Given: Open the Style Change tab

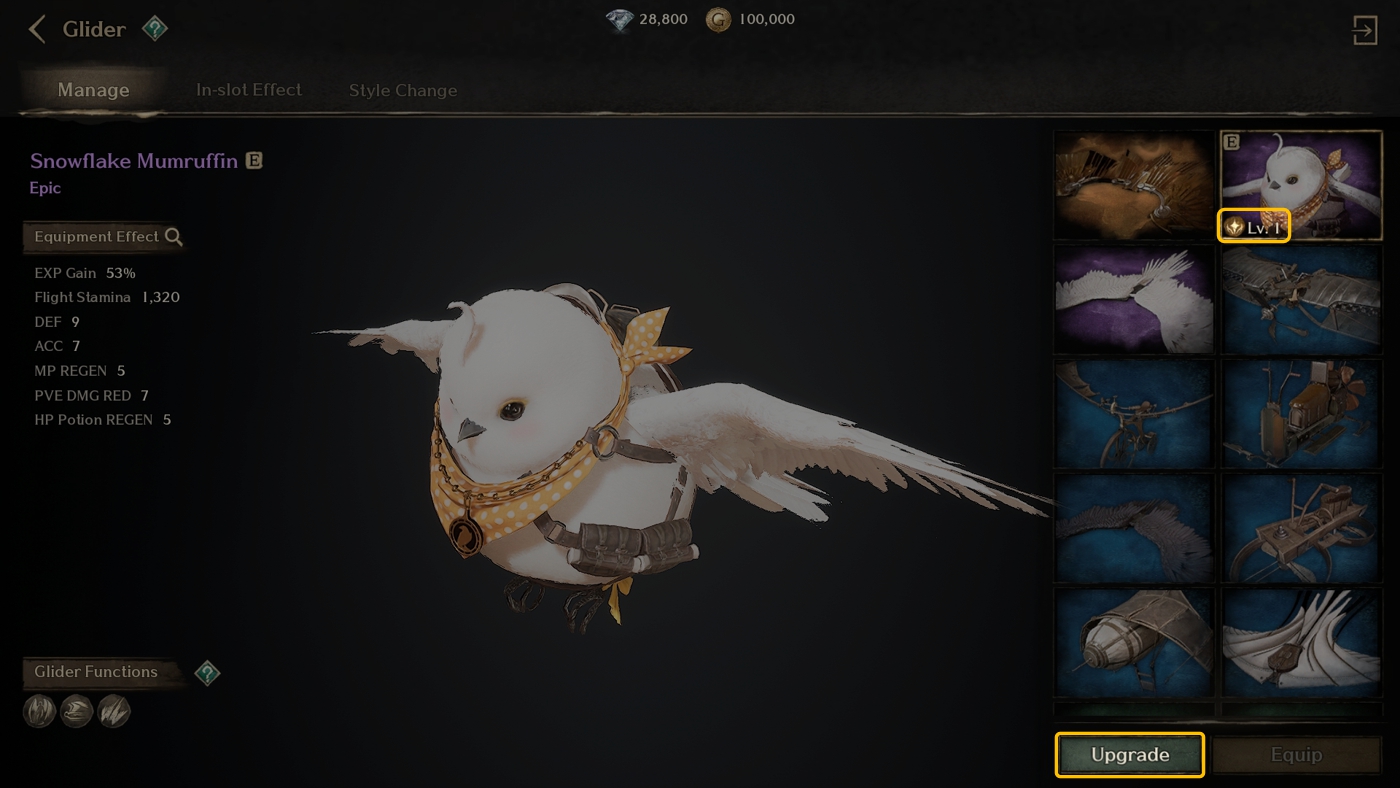Looking at the screenshot, I should [403, 90].
